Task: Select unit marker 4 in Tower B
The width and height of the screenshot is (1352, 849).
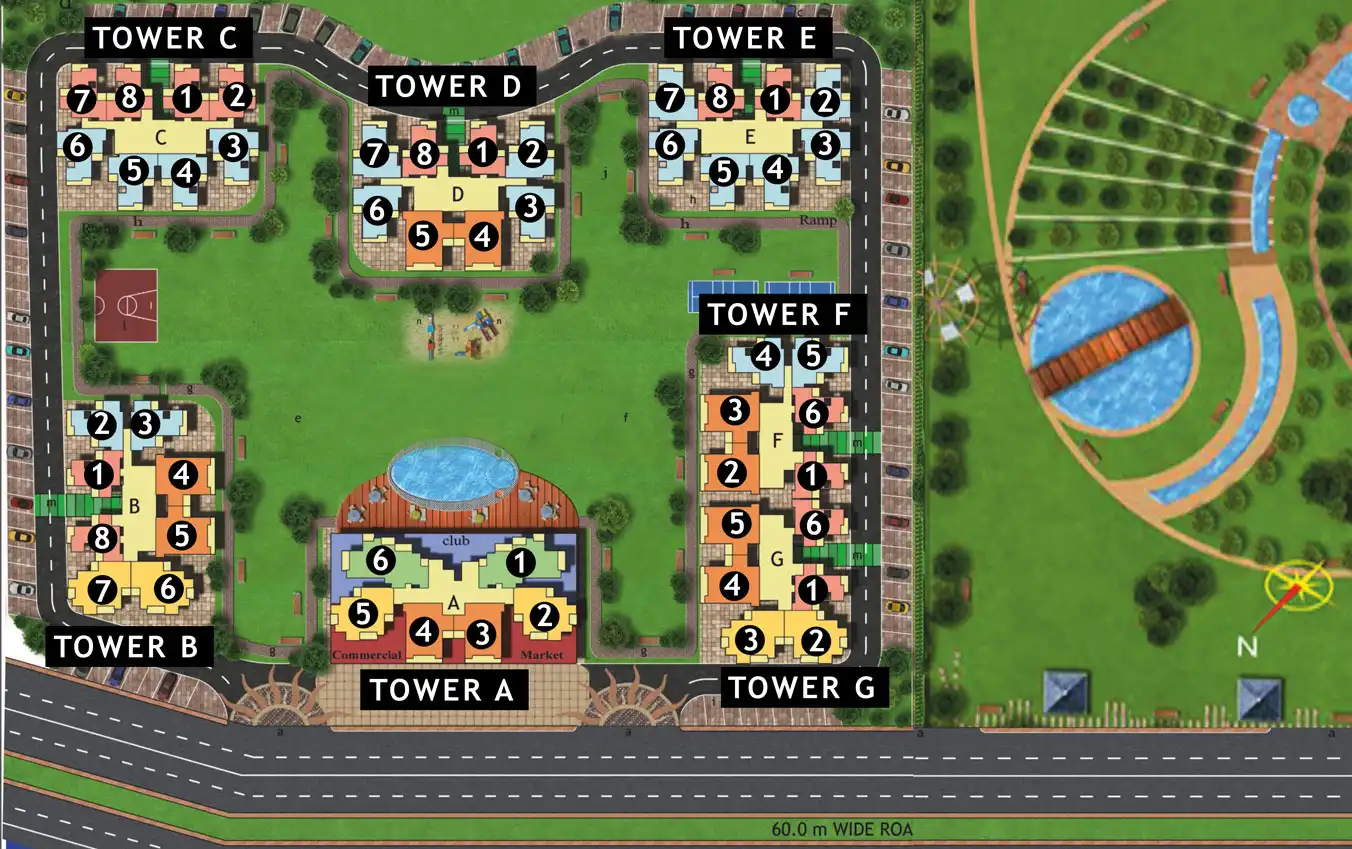Action: [x=181, y=476]
